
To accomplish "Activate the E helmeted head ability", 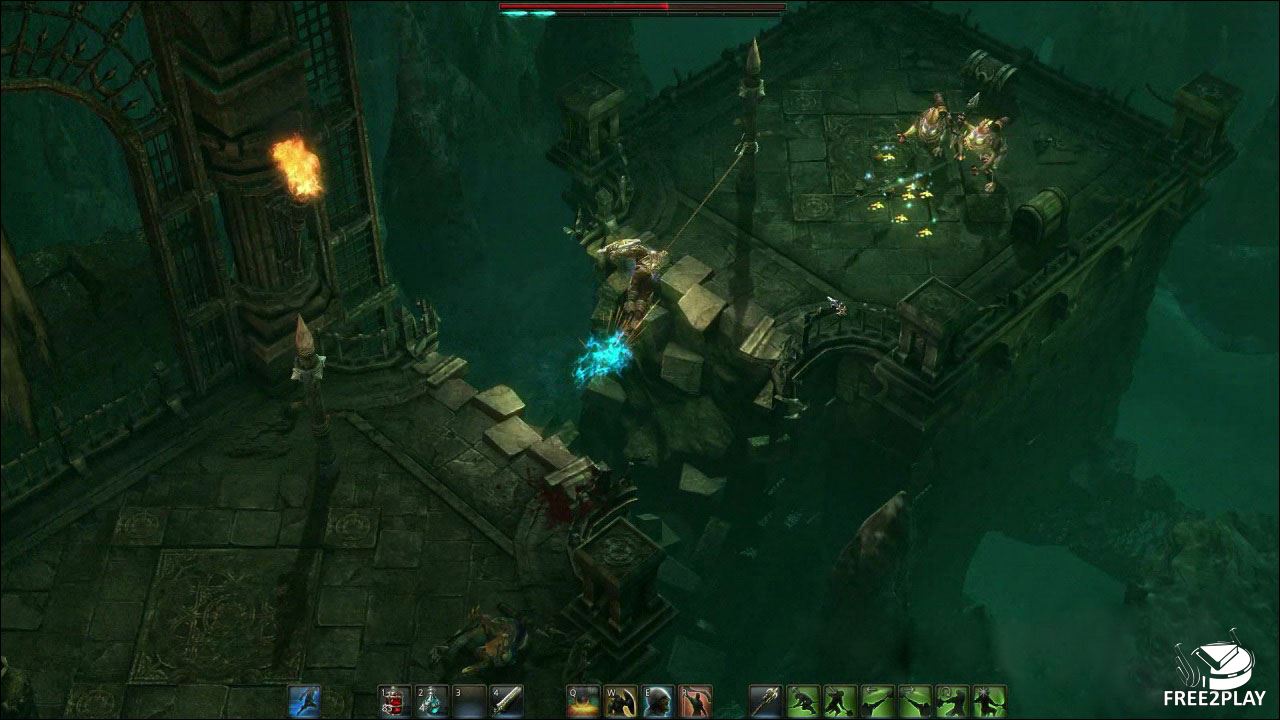I will 657,700.
